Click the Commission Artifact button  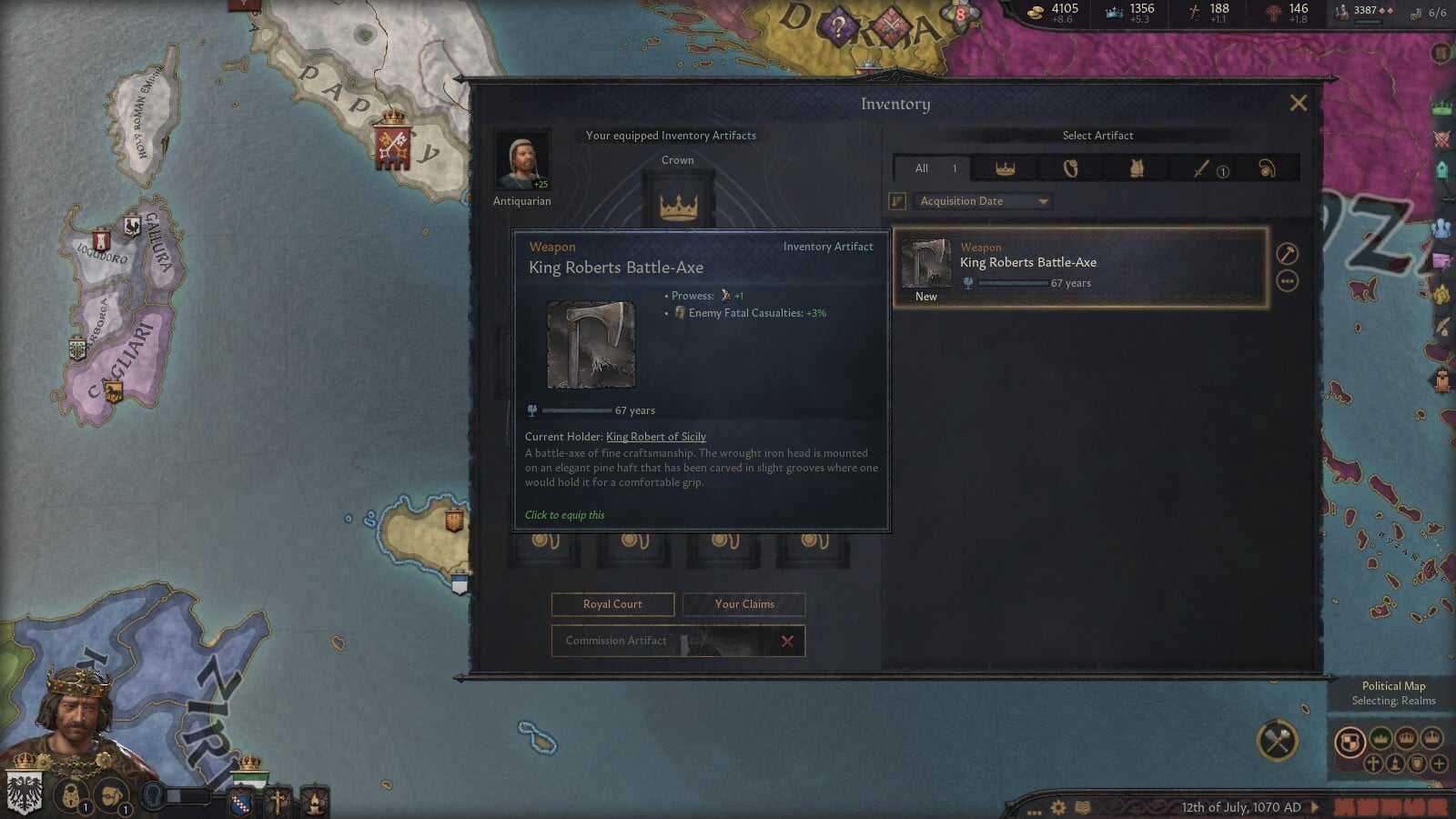click(x=616, y=641)
